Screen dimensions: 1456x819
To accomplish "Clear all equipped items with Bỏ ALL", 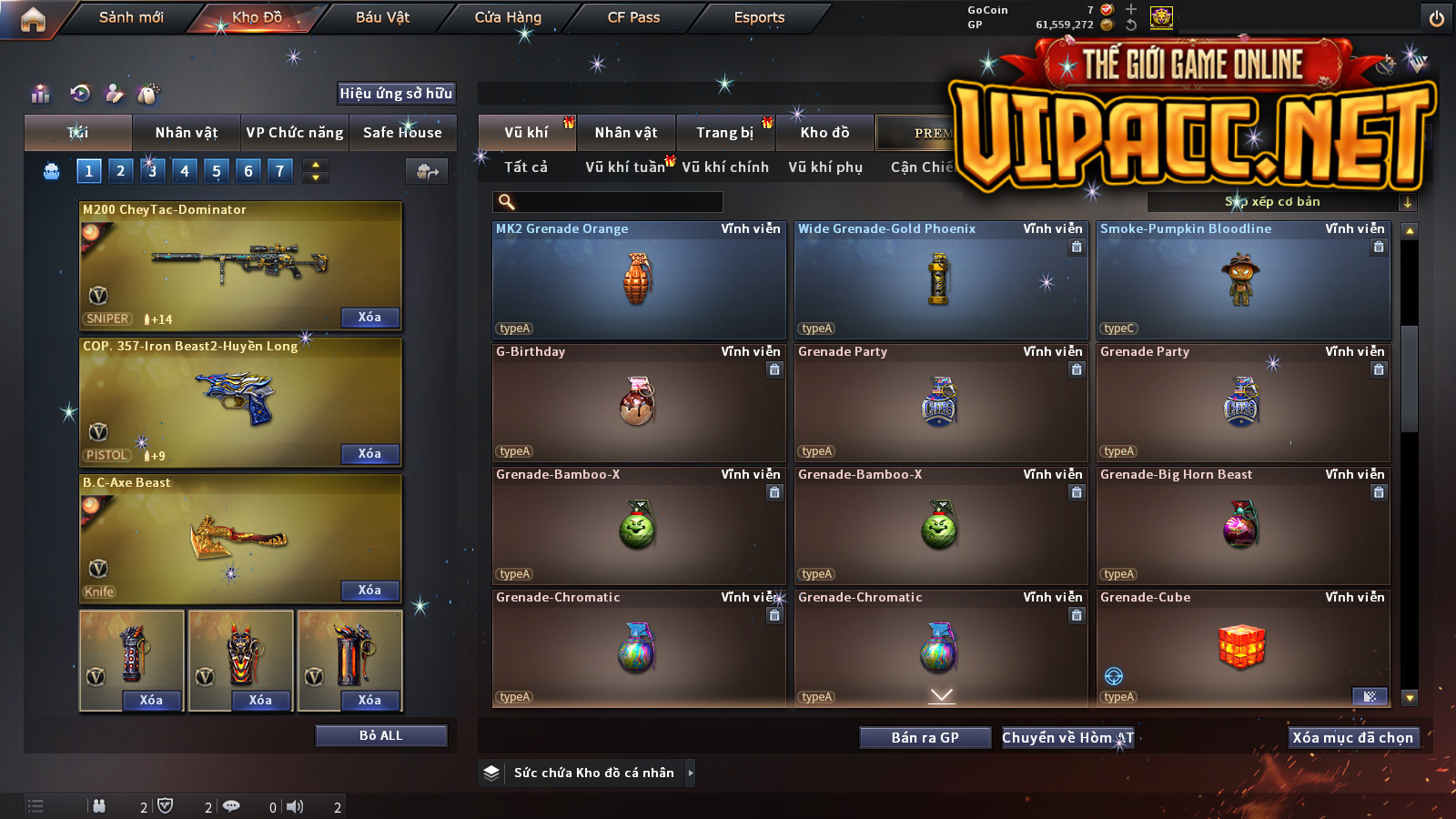I will (380, 735).
